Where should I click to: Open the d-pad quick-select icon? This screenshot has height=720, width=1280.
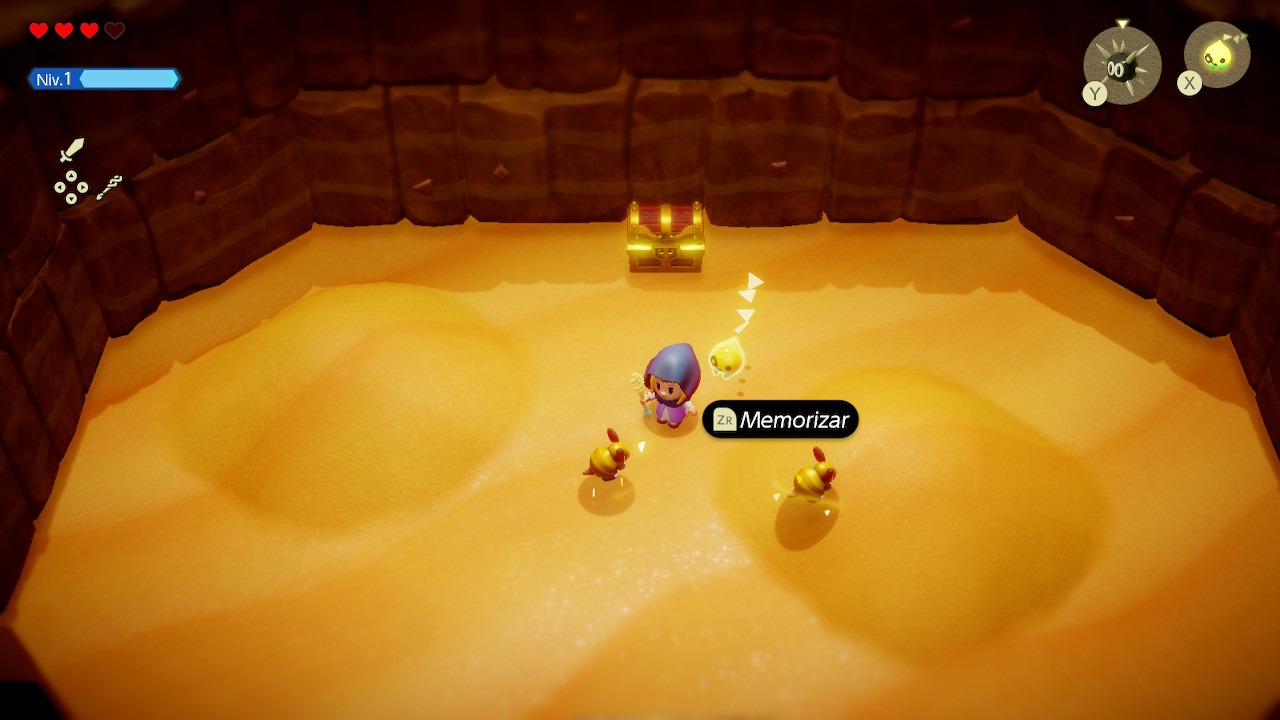coord(71,187)
